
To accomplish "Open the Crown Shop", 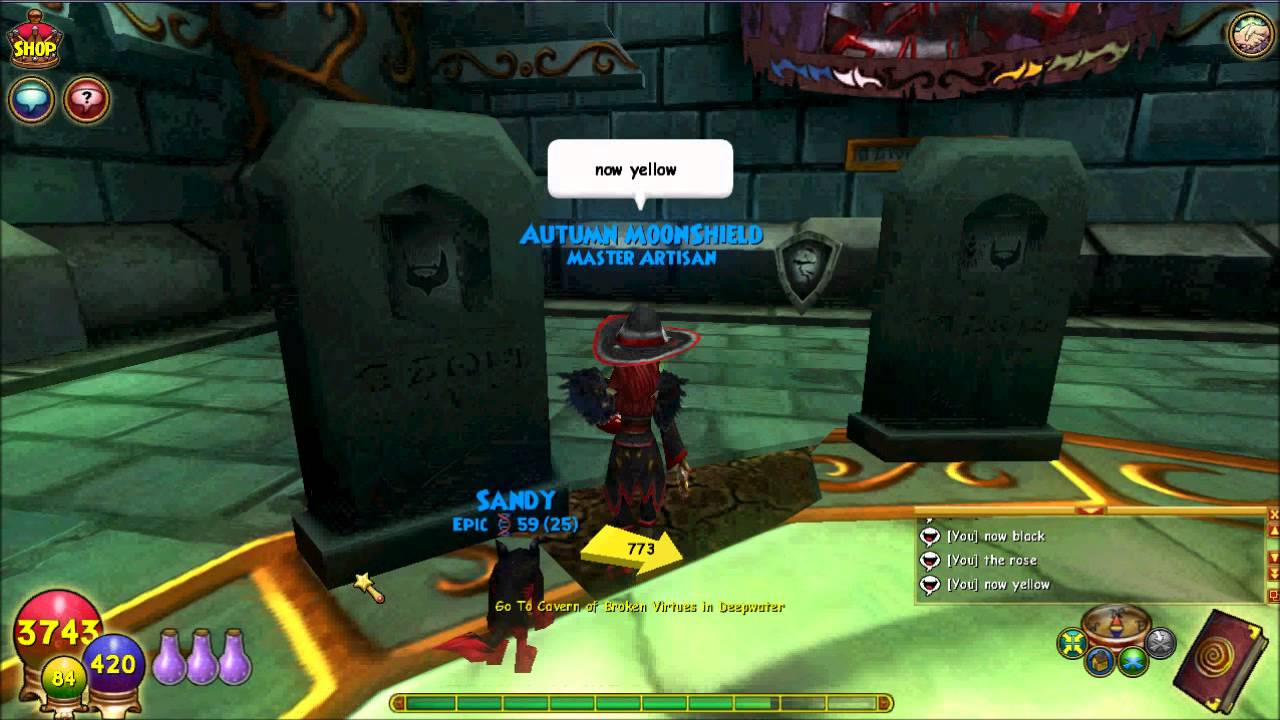I will pyautogui.click(x=36, y=42).
